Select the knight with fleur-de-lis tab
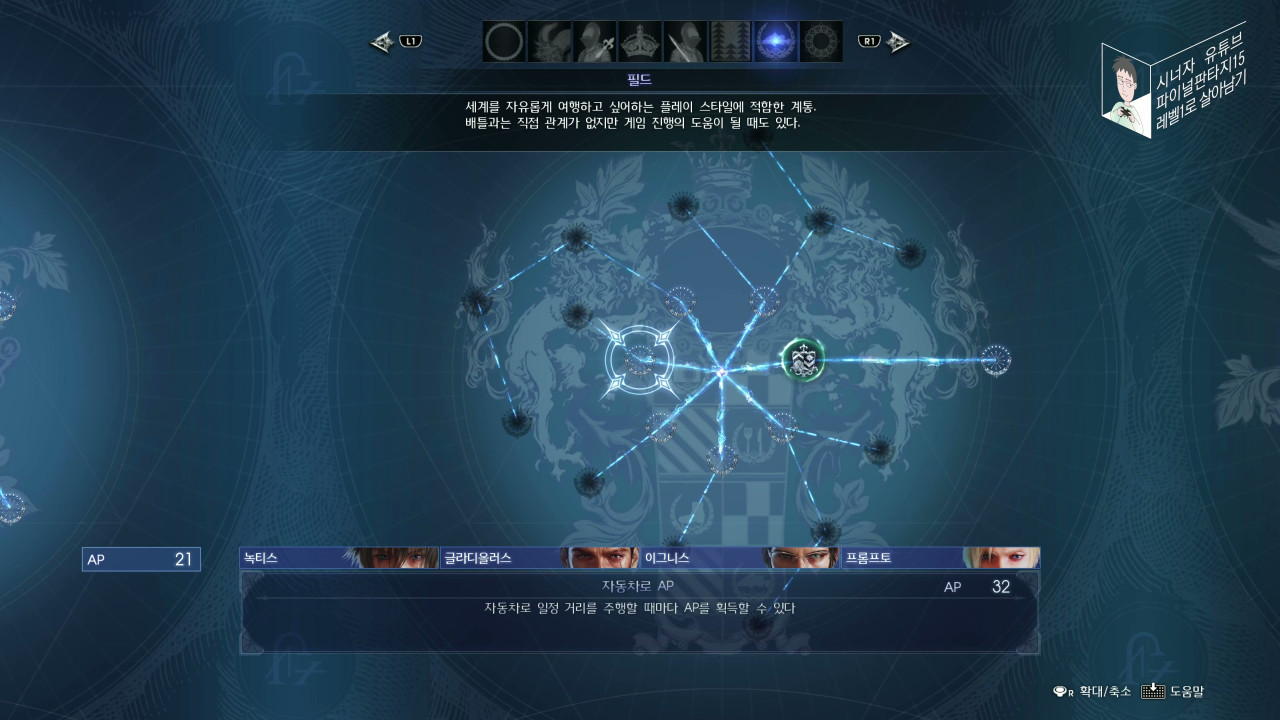1280x720 pixels. tap(594, 42)
